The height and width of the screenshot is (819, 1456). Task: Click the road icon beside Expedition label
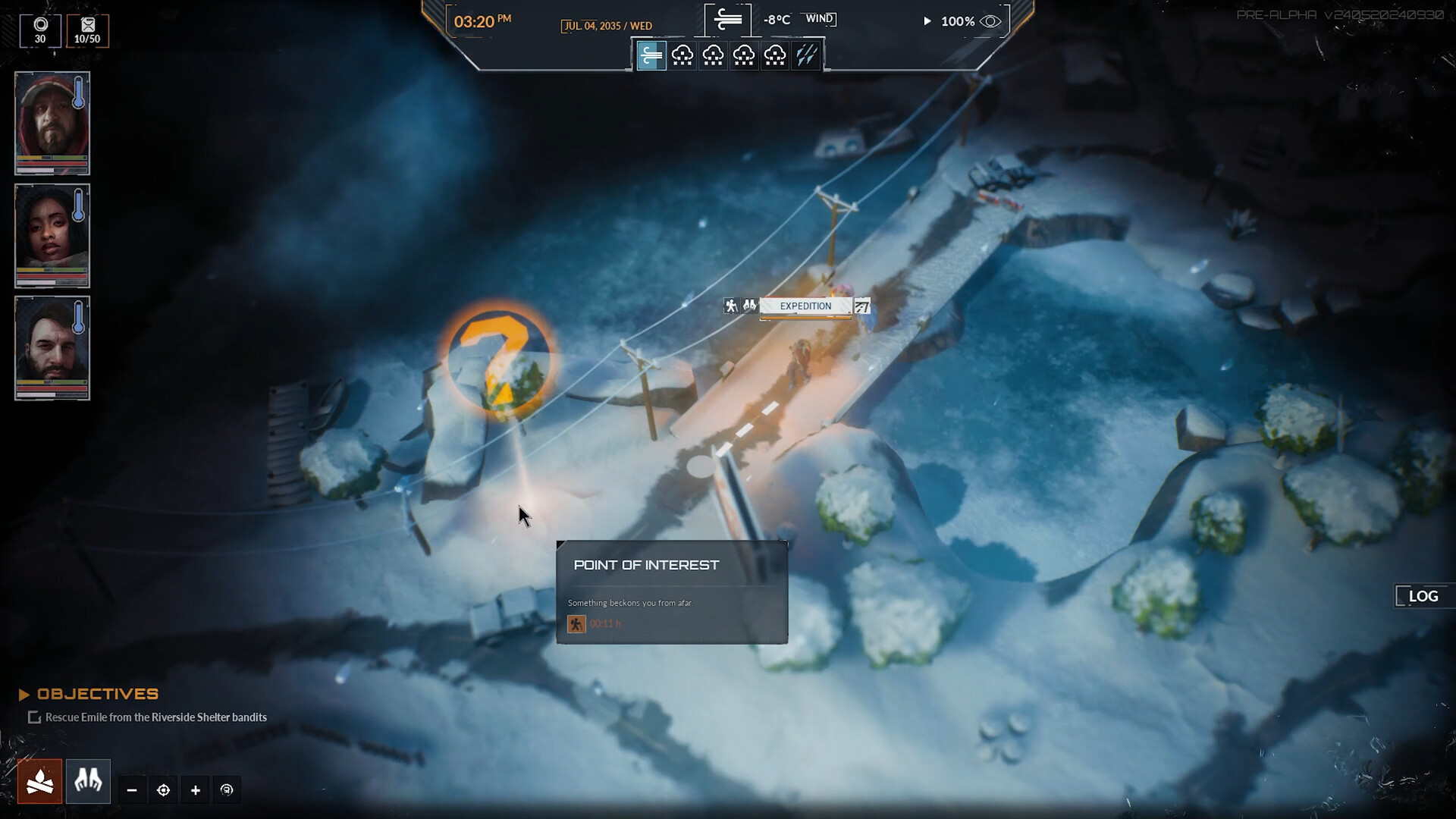click(x=861, y=306)
